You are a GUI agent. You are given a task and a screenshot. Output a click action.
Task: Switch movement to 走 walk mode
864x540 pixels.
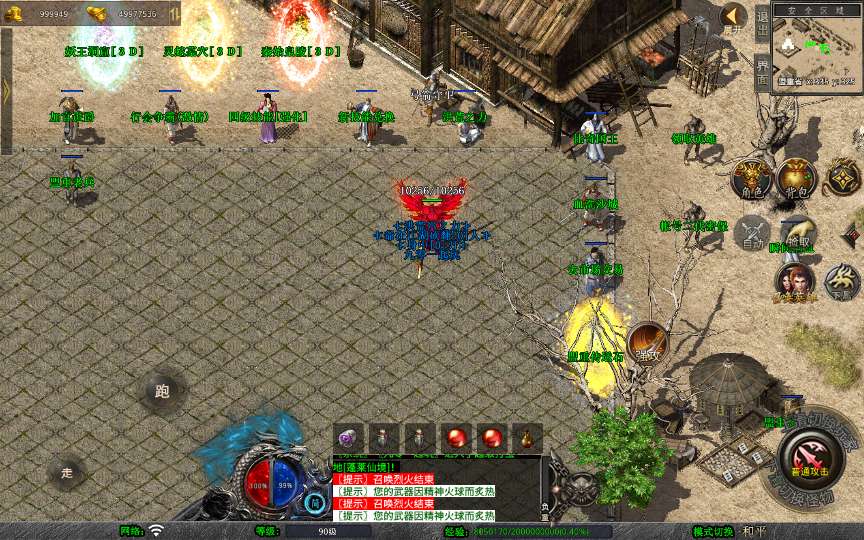coord(67,472)
